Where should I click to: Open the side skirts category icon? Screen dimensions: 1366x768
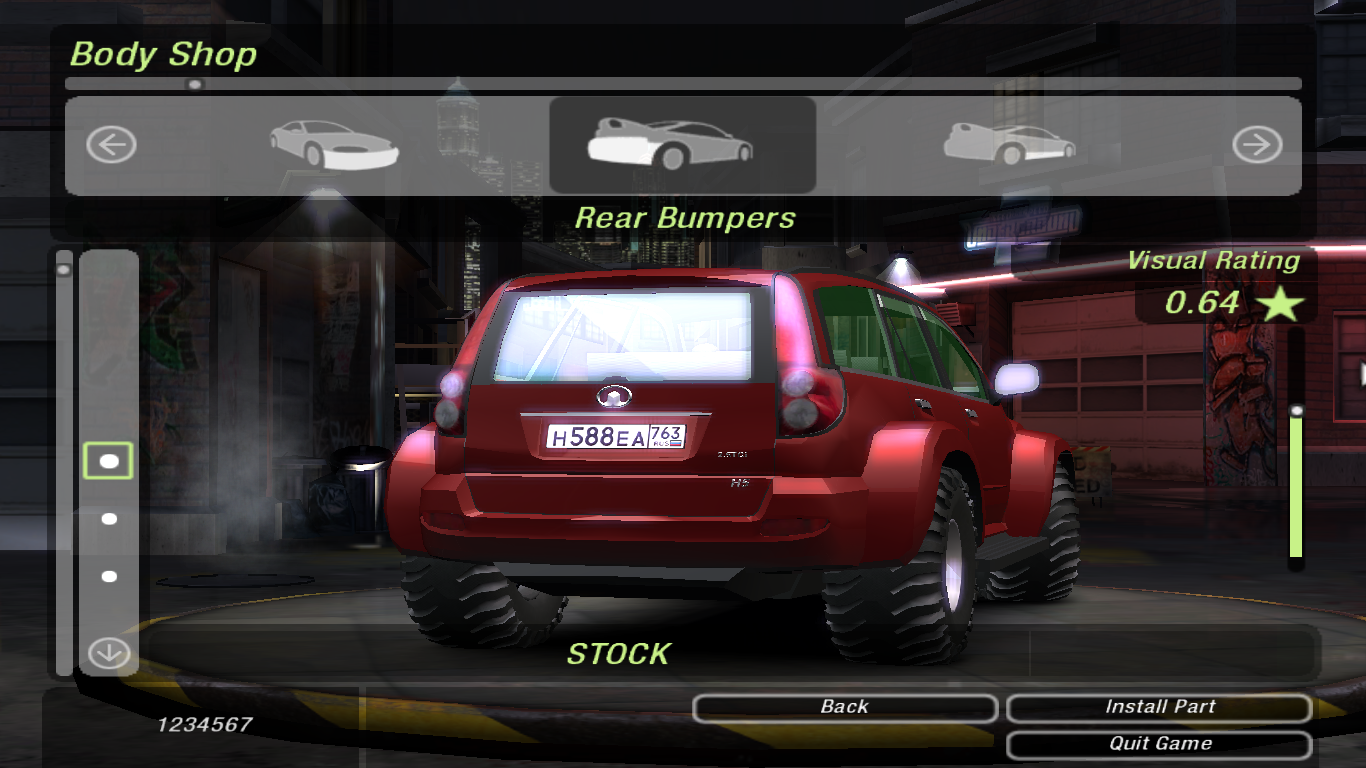click(x=1009, y=145)
